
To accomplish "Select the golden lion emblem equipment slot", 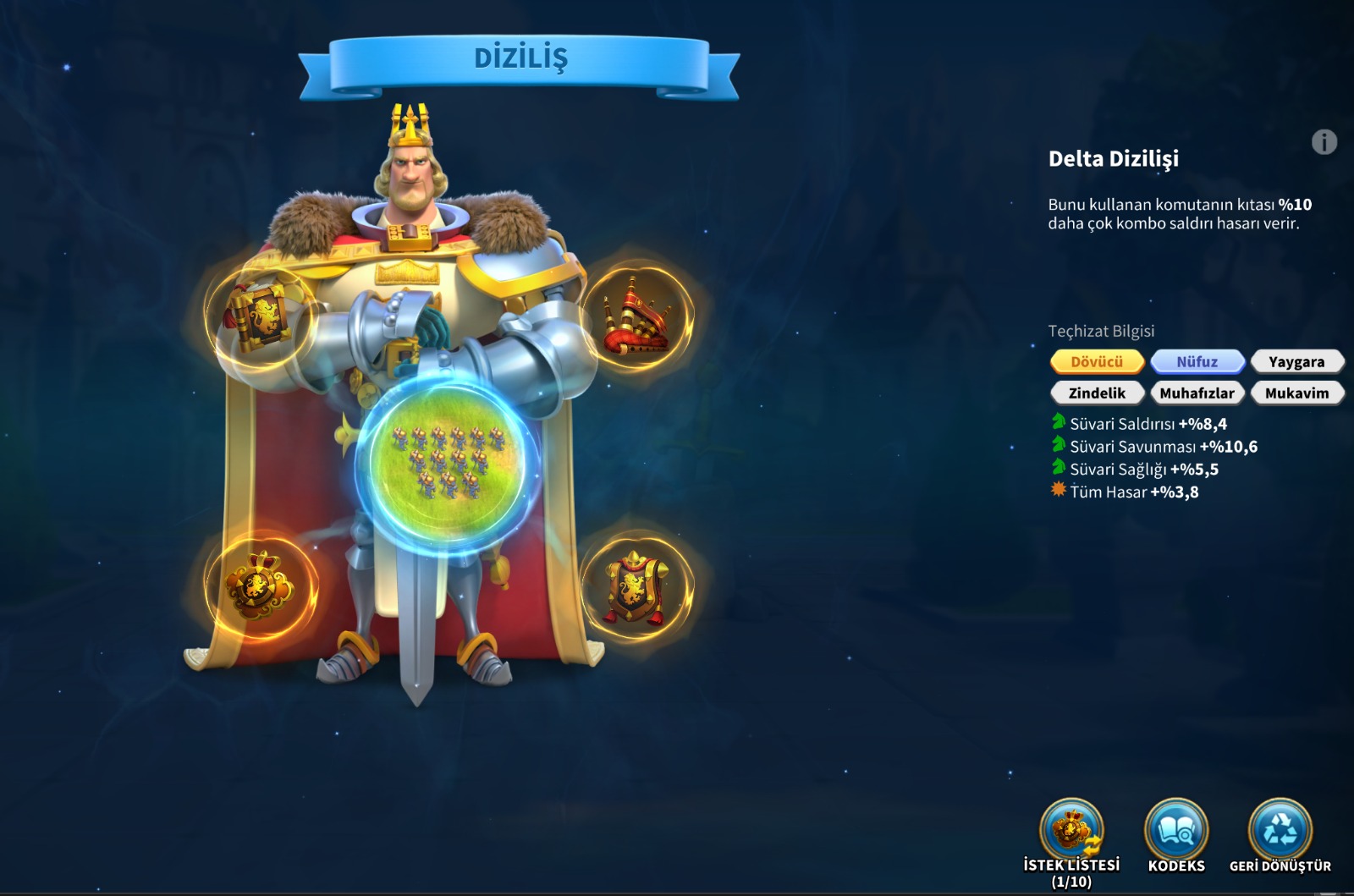I will coord(261,585).
